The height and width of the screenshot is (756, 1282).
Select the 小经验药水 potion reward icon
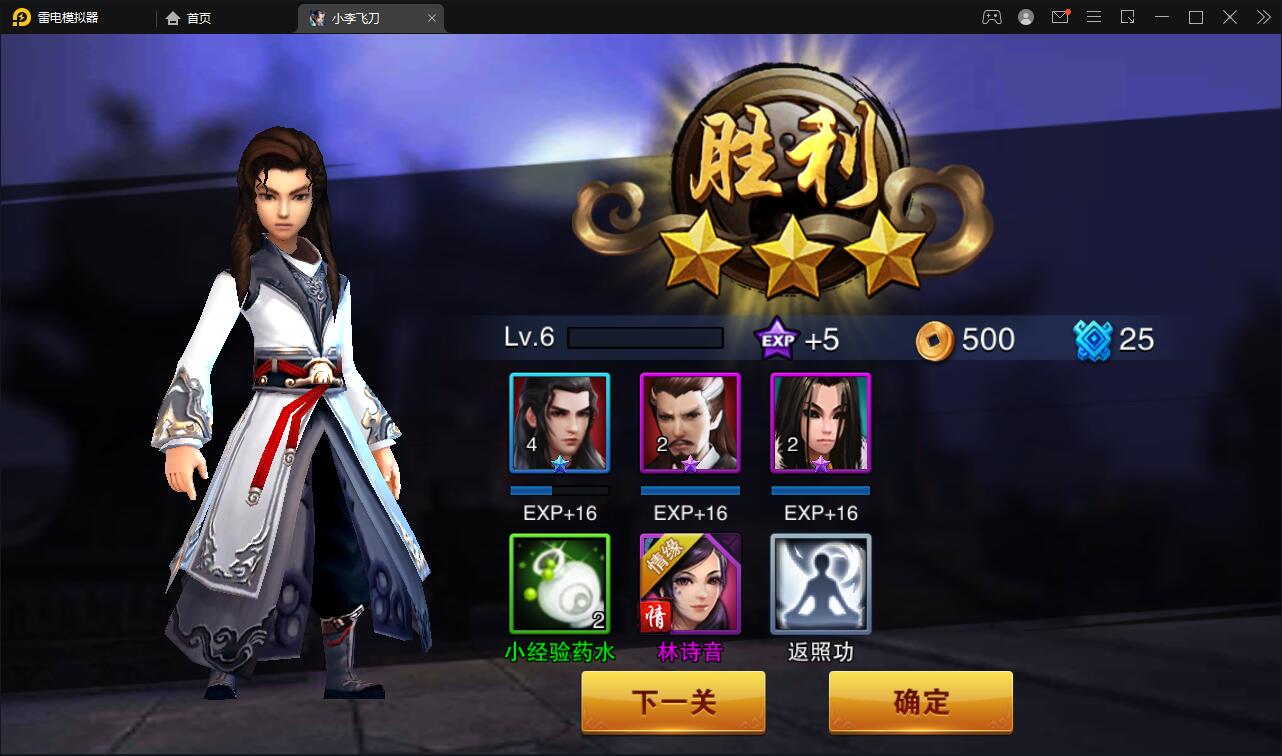(x=559, y=582)
